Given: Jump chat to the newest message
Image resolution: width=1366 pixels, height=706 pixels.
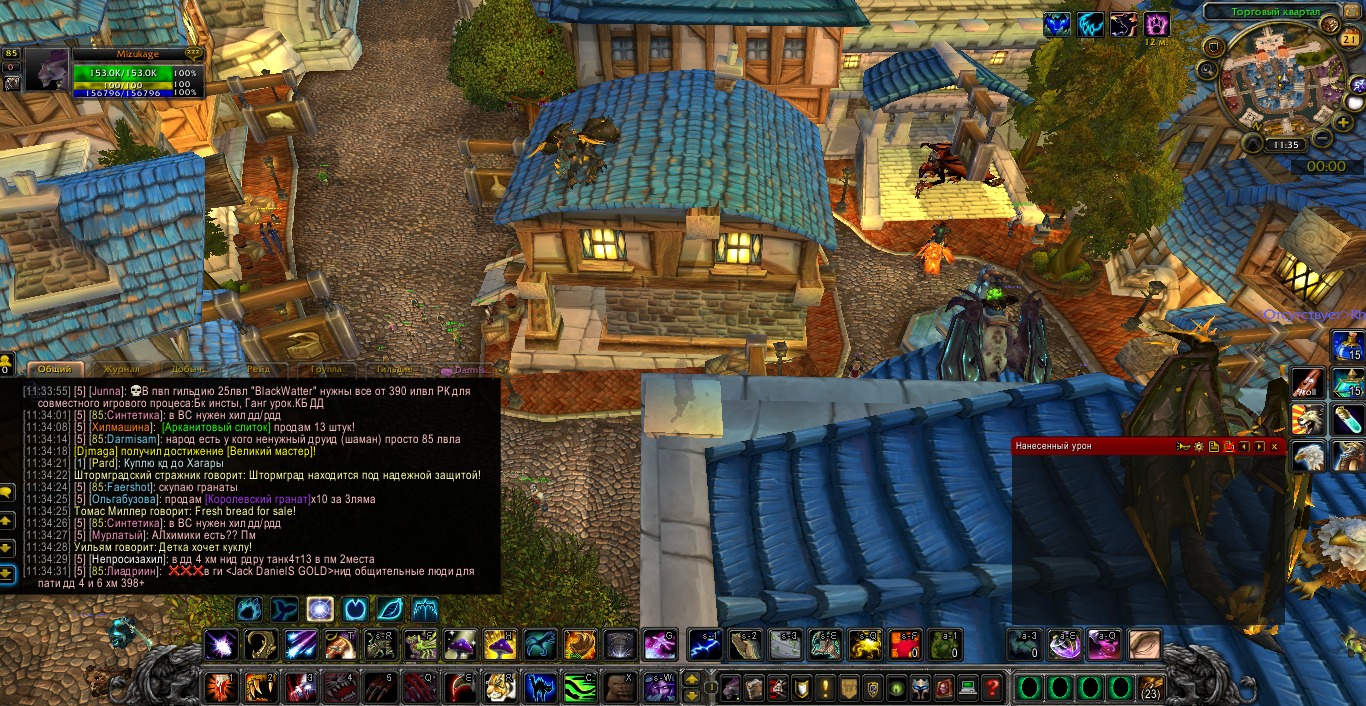Looking at the screenshot, I should tap(7, 574).
